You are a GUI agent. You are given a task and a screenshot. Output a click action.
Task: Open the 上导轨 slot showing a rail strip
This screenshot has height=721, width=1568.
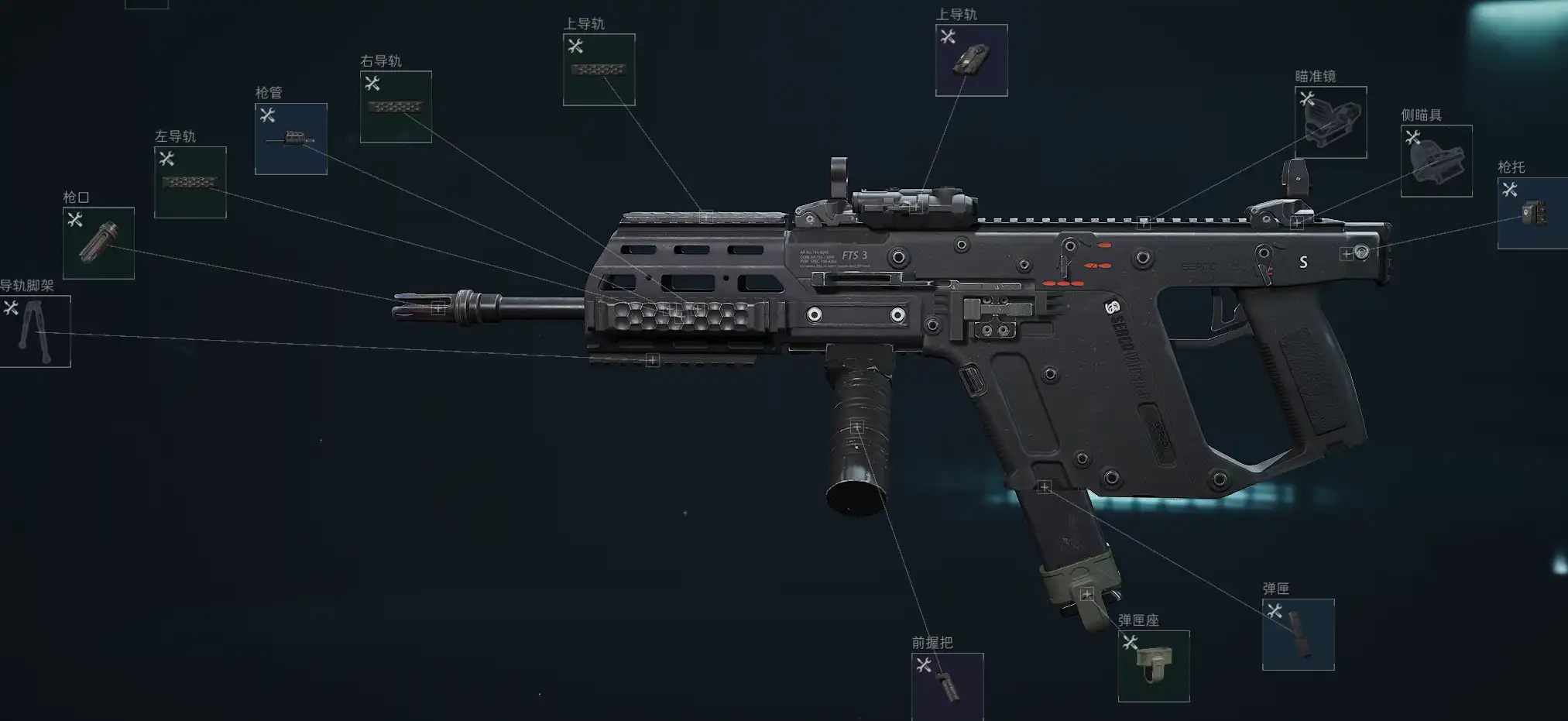(599, 70)
